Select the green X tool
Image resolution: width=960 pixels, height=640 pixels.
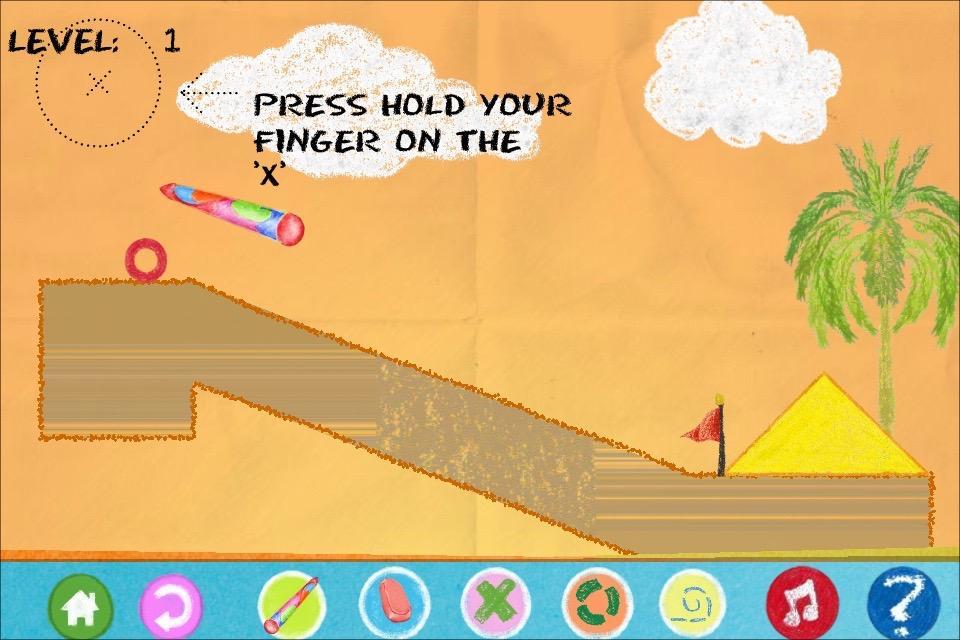[x=494, y=603]
